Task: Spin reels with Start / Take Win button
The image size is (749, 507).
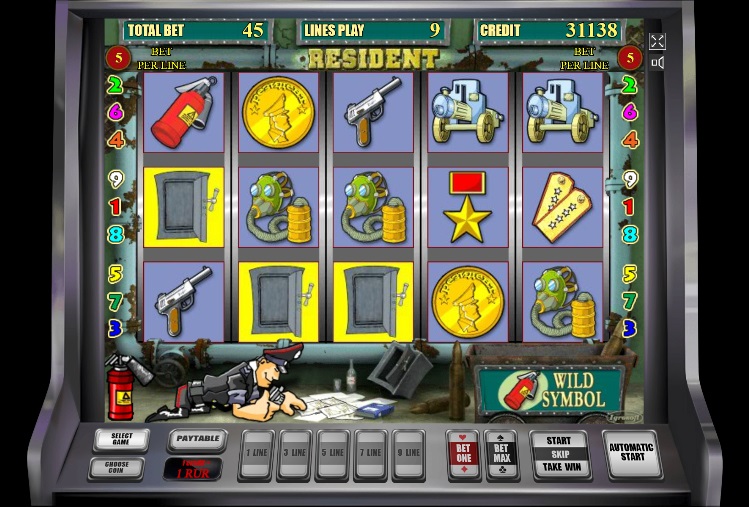Action: pyautogui.click(x=559, y=454)
